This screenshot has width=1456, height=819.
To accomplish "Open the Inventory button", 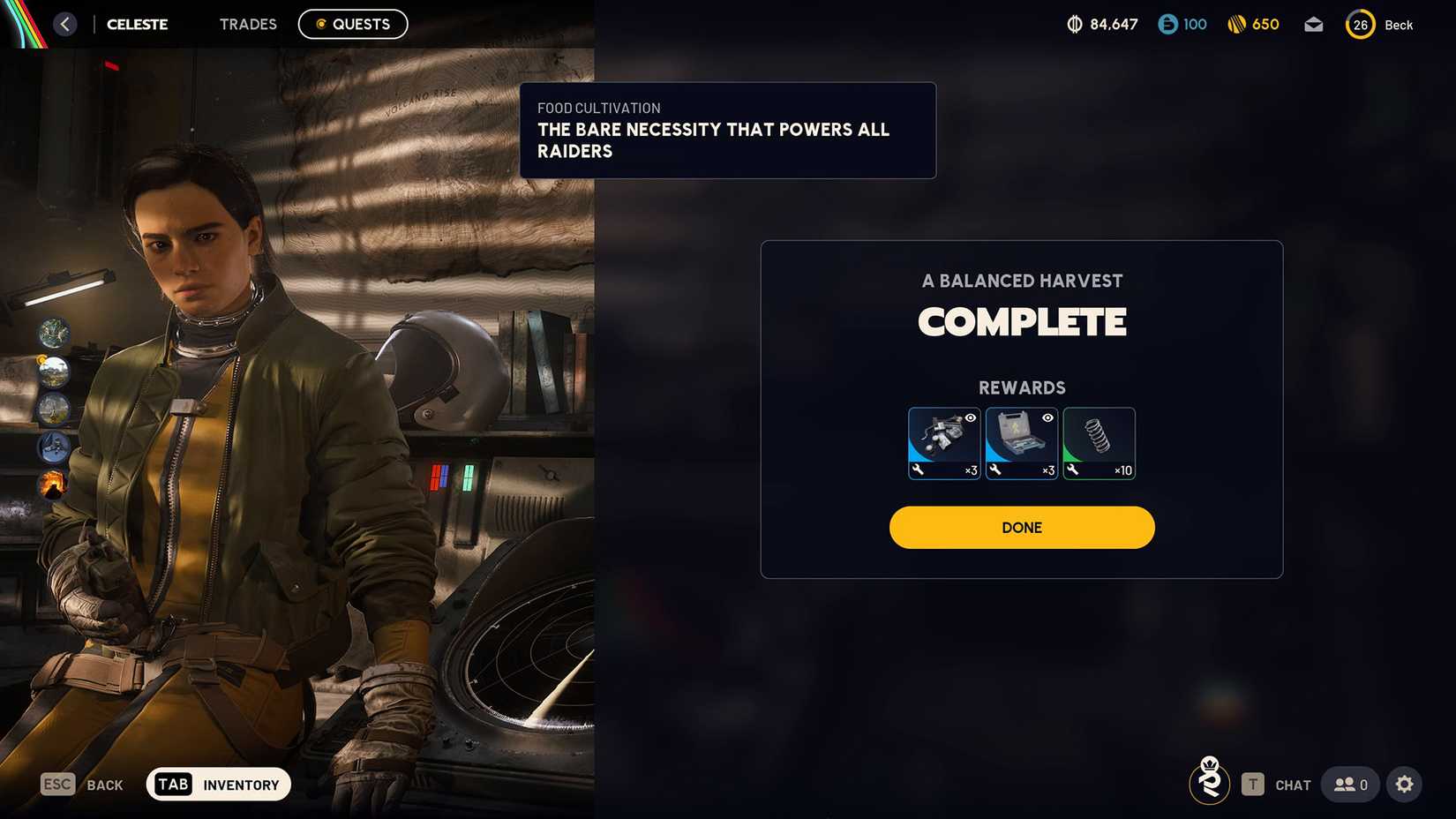I will (218, 785).
